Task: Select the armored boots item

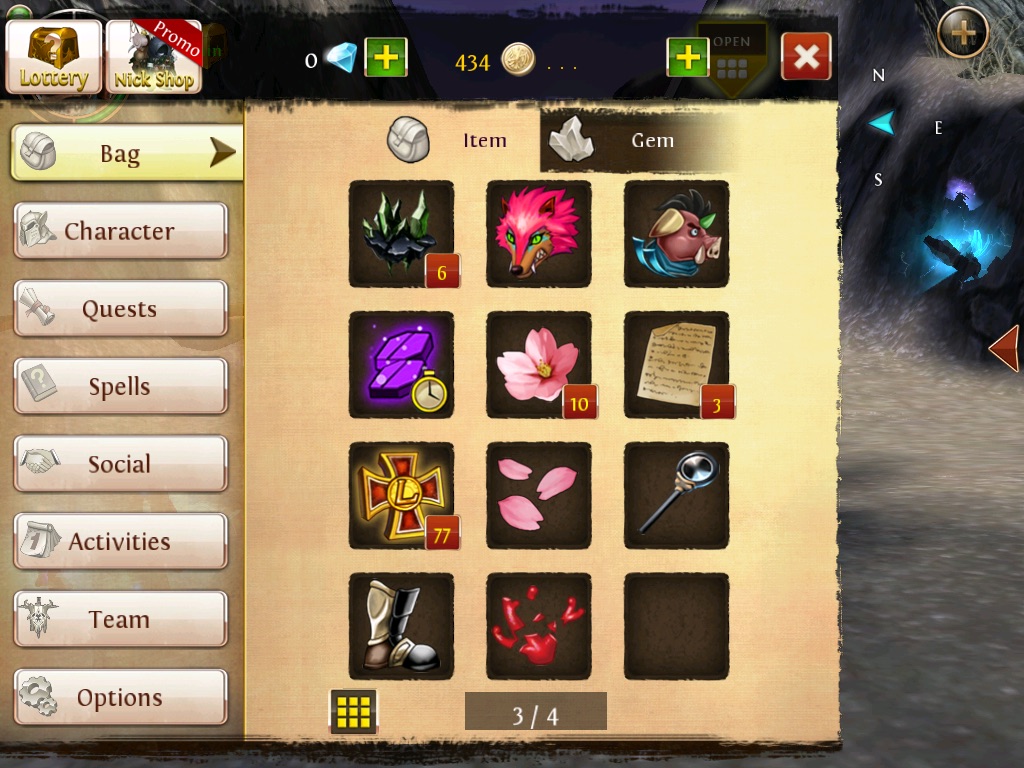Action: tap(401, 626)
